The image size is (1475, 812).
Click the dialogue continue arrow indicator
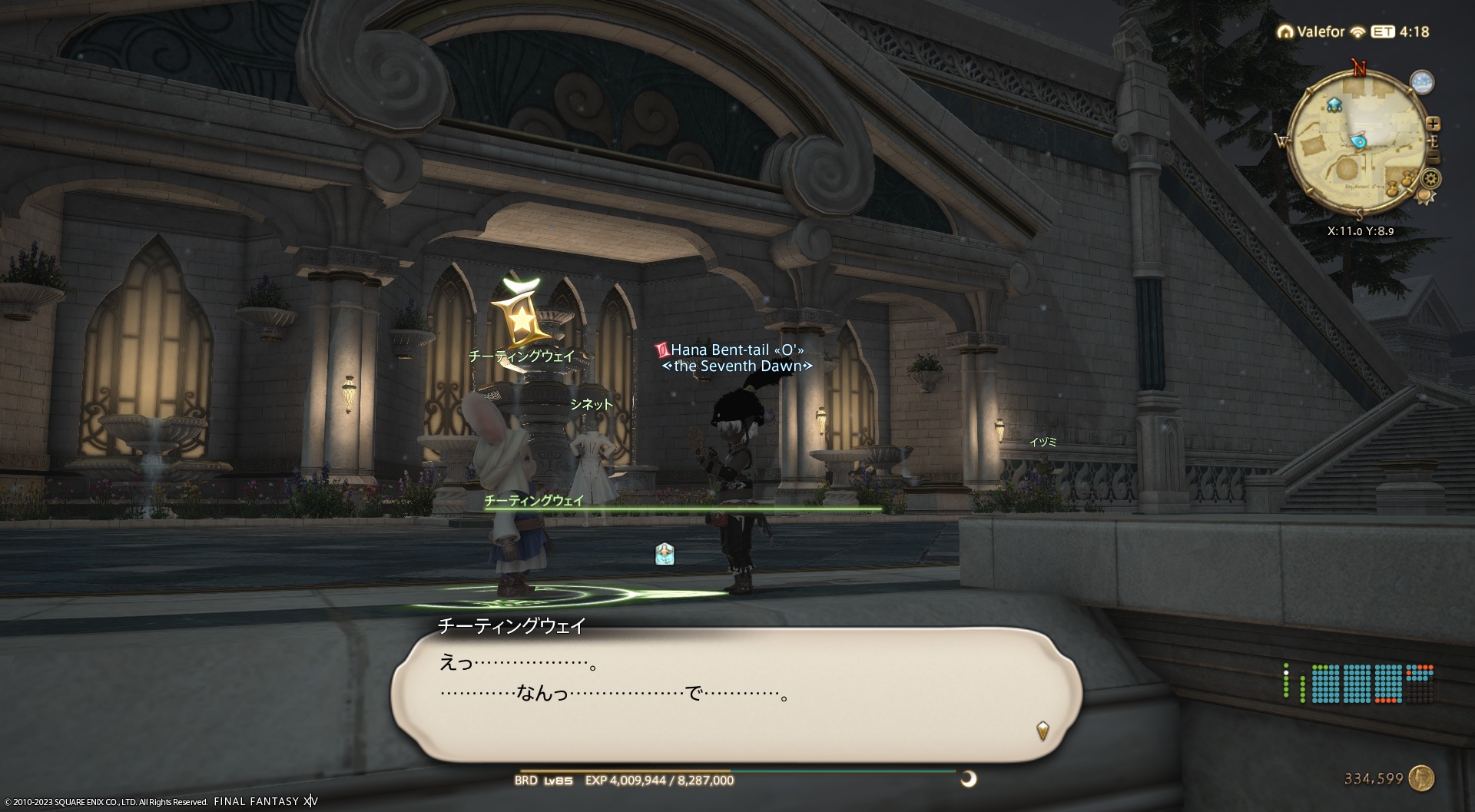tap(1042, 729)
